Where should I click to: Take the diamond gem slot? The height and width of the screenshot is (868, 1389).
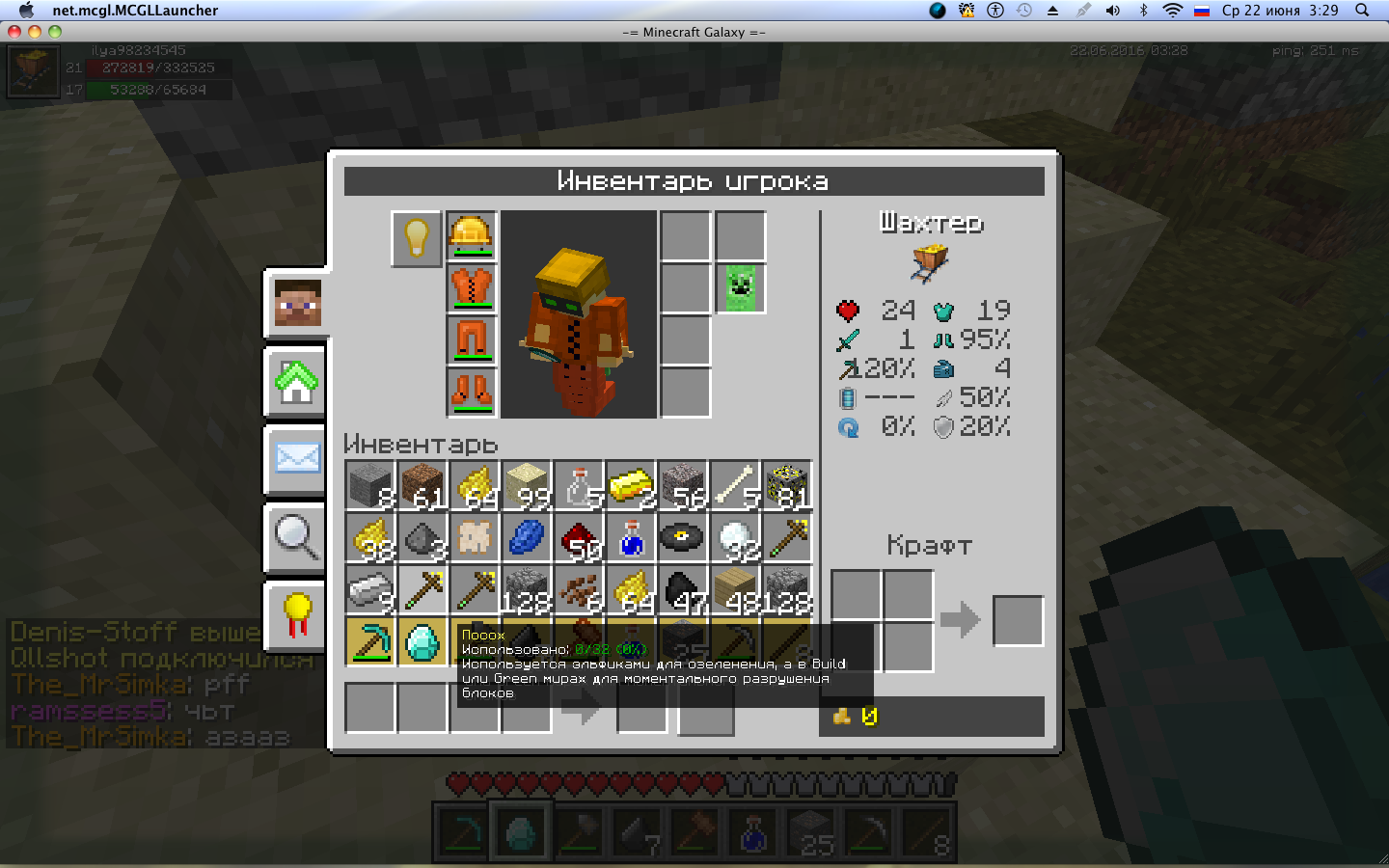pos(422,641)
